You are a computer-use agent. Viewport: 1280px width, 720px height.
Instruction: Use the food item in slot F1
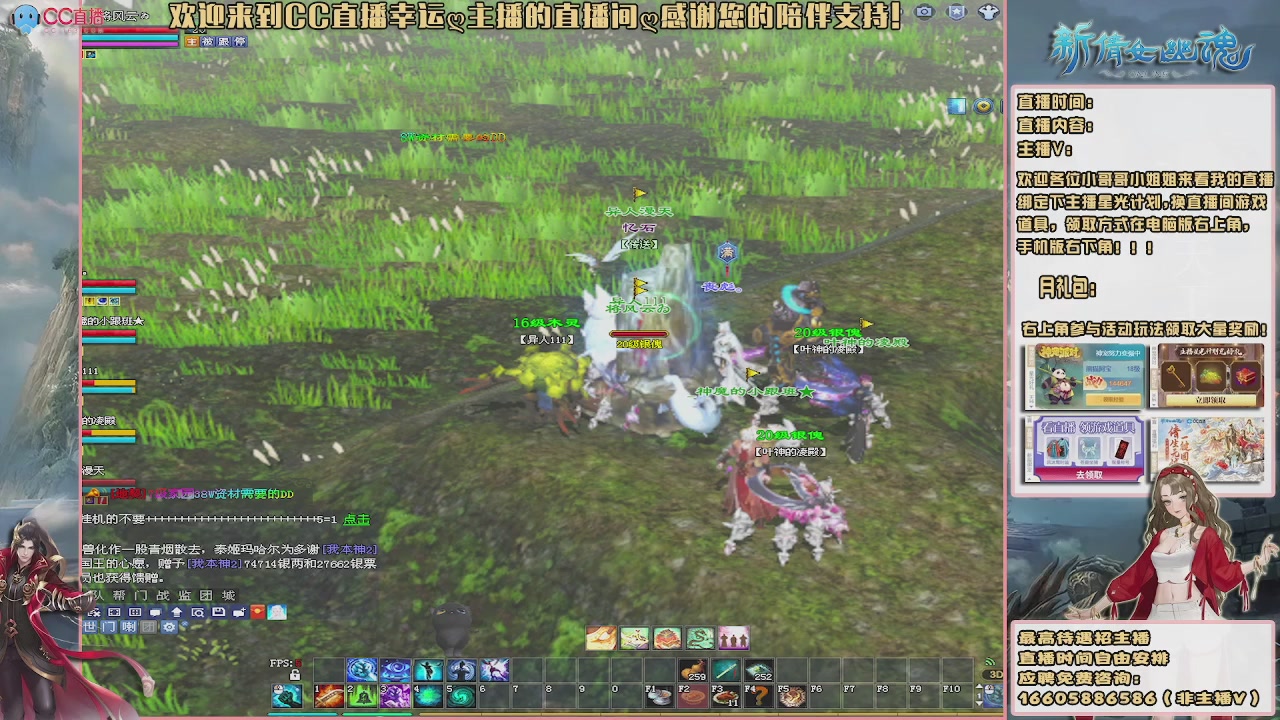click(x=659, y=694)
